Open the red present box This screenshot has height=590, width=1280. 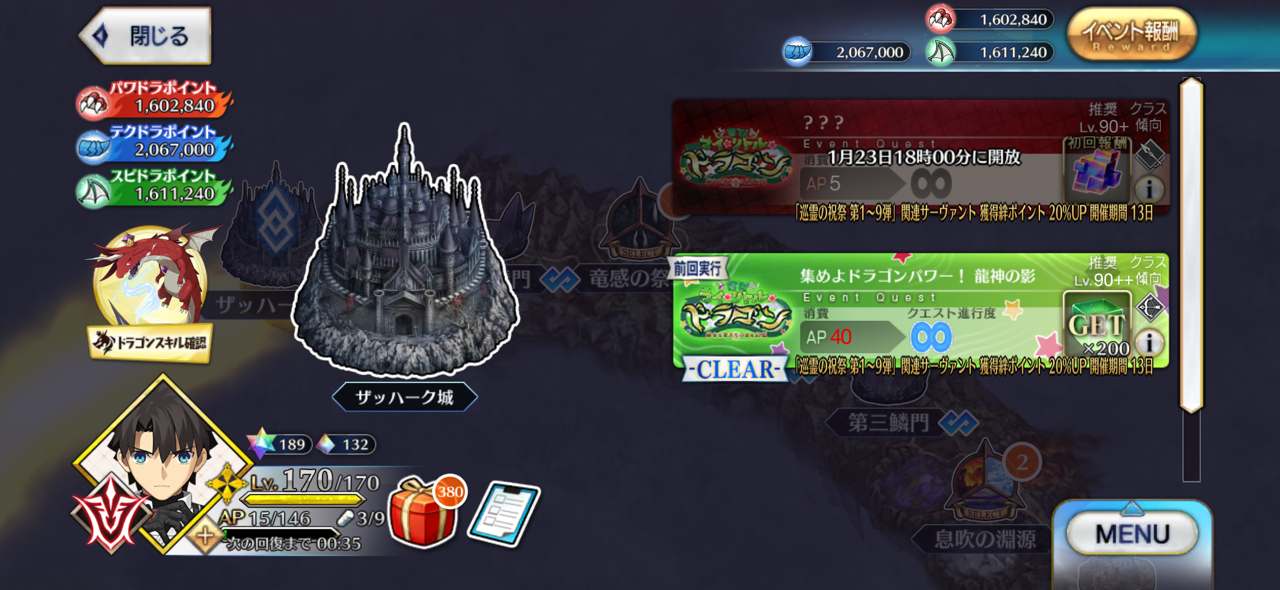422,513
